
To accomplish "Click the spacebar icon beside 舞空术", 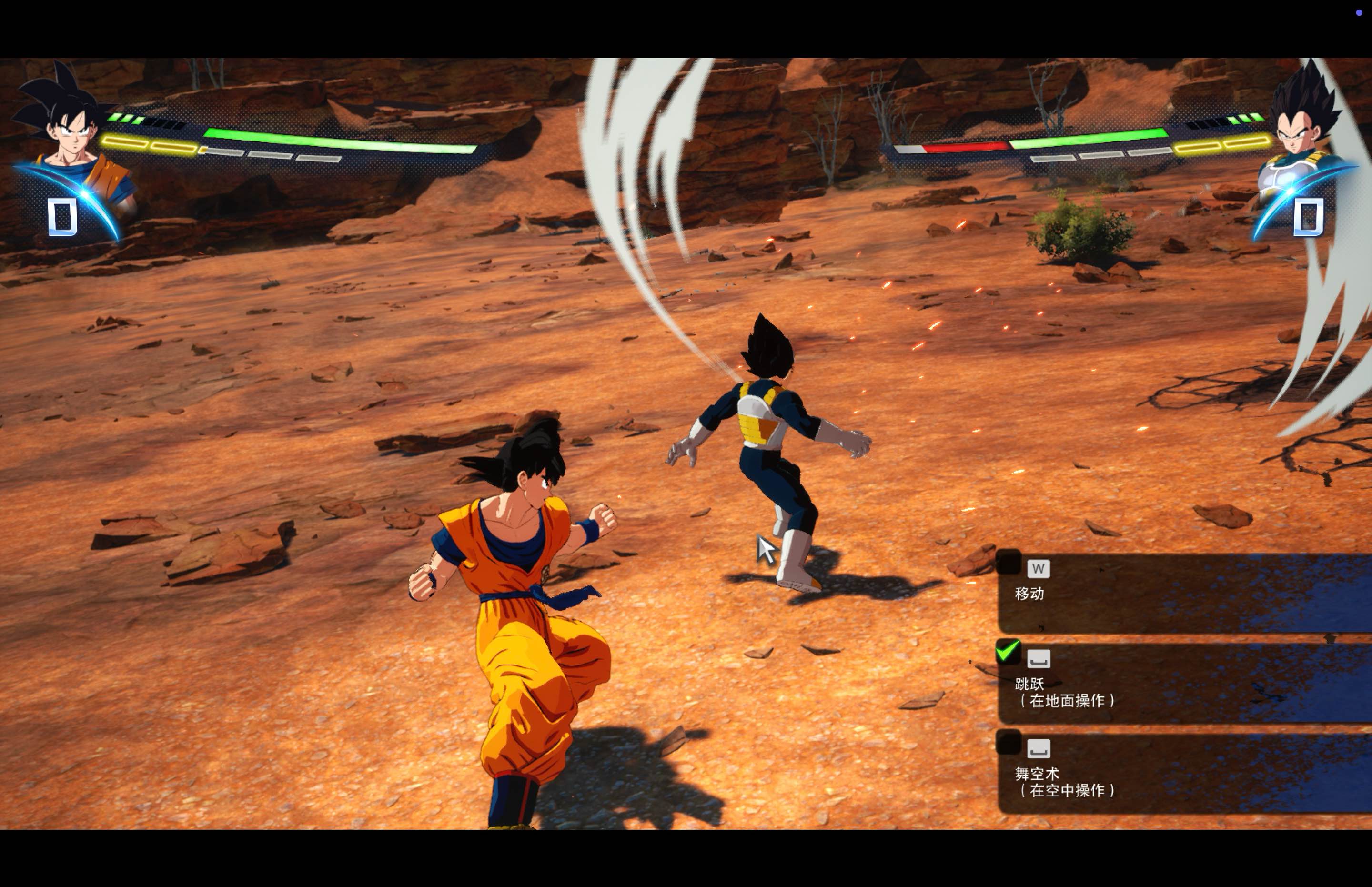I will (x=1039, y=748).
